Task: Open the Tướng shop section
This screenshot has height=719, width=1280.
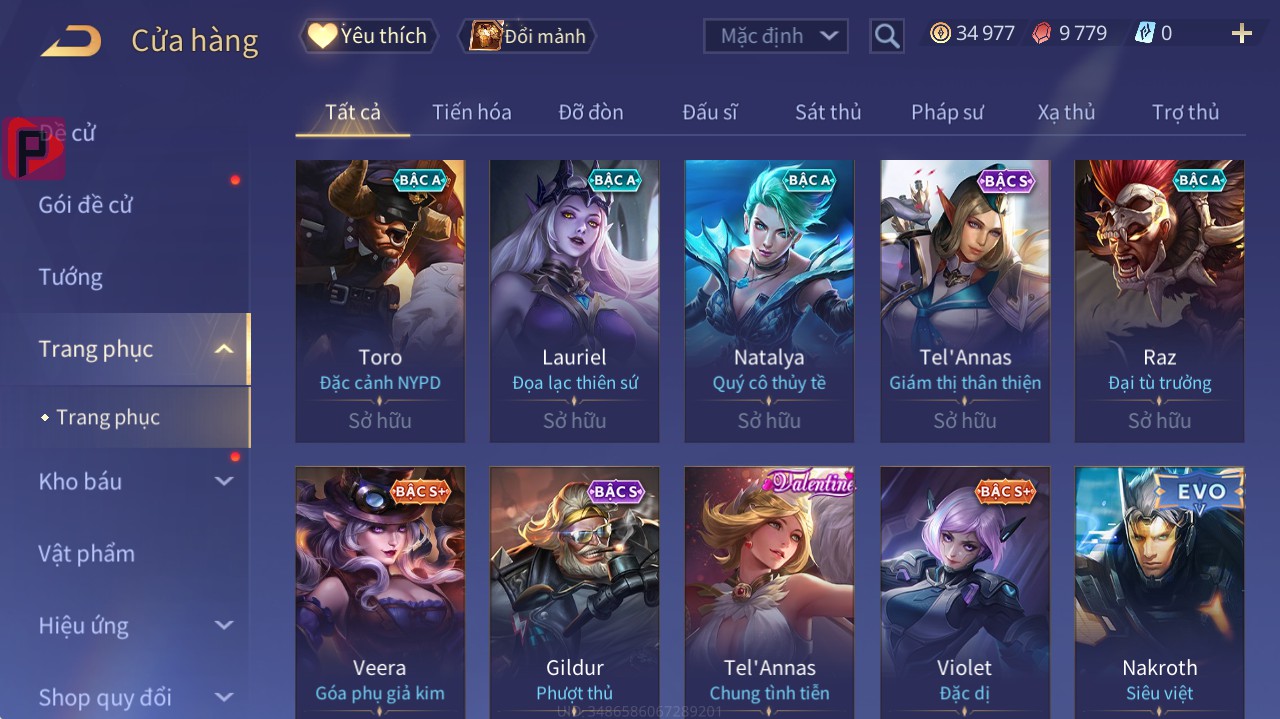Action: coord(71,277)
